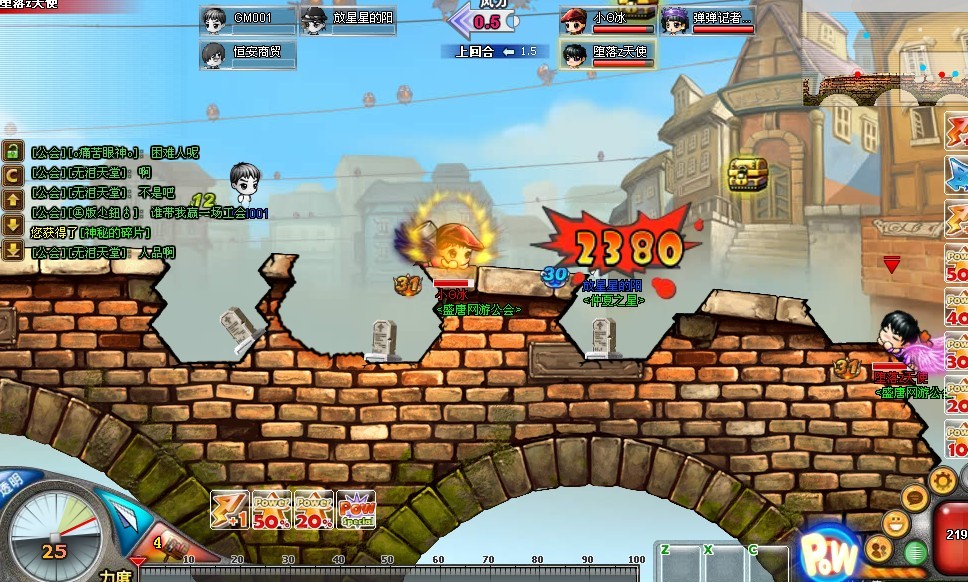Activate the +1 extra shot item
968x582 pixels.
pyautogui.click(x=230, y=509)
